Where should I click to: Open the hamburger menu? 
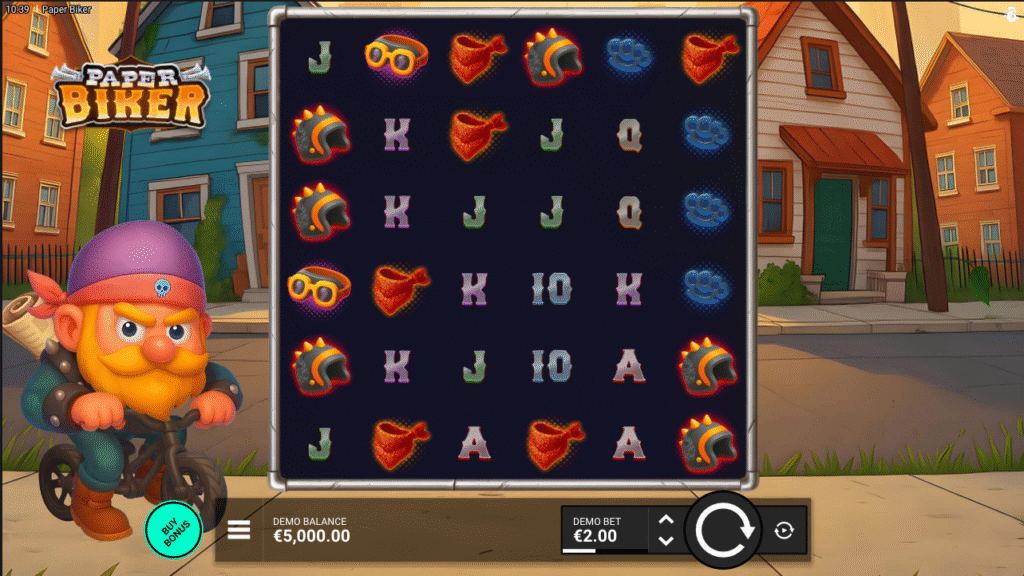[x=239, y=530]
